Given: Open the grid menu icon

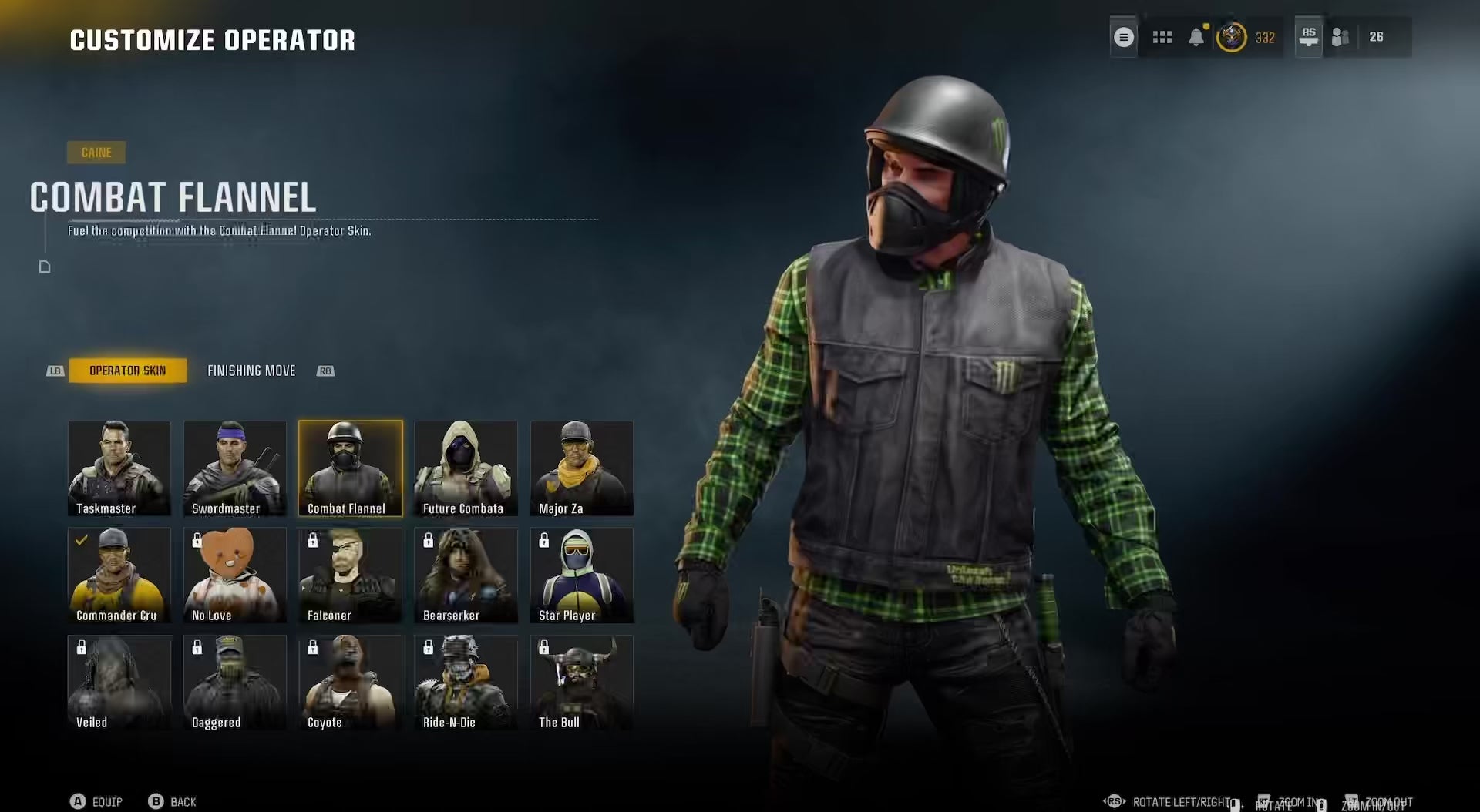Looking at the screenshot, I should pos(1162,37).
